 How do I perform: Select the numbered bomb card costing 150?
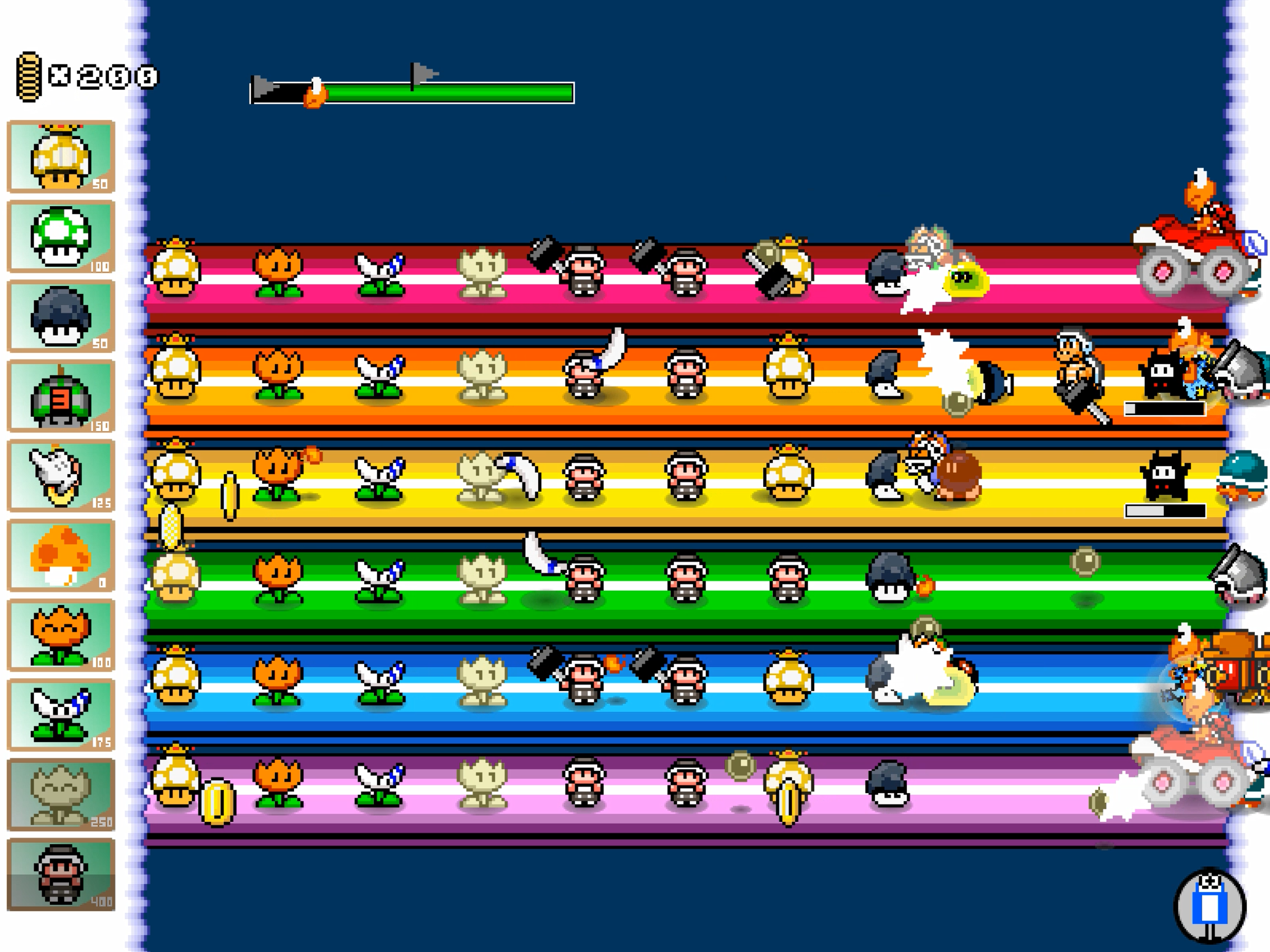click(61, 396)
